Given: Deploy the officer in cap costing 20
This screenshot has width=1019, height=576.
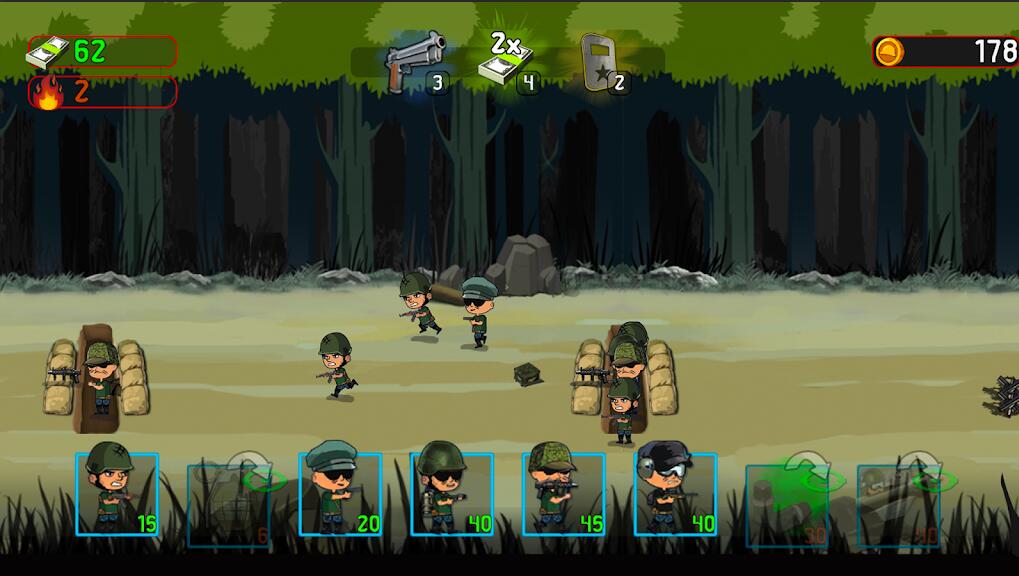Looking at the screenshot, I should [x=340, y=493].
